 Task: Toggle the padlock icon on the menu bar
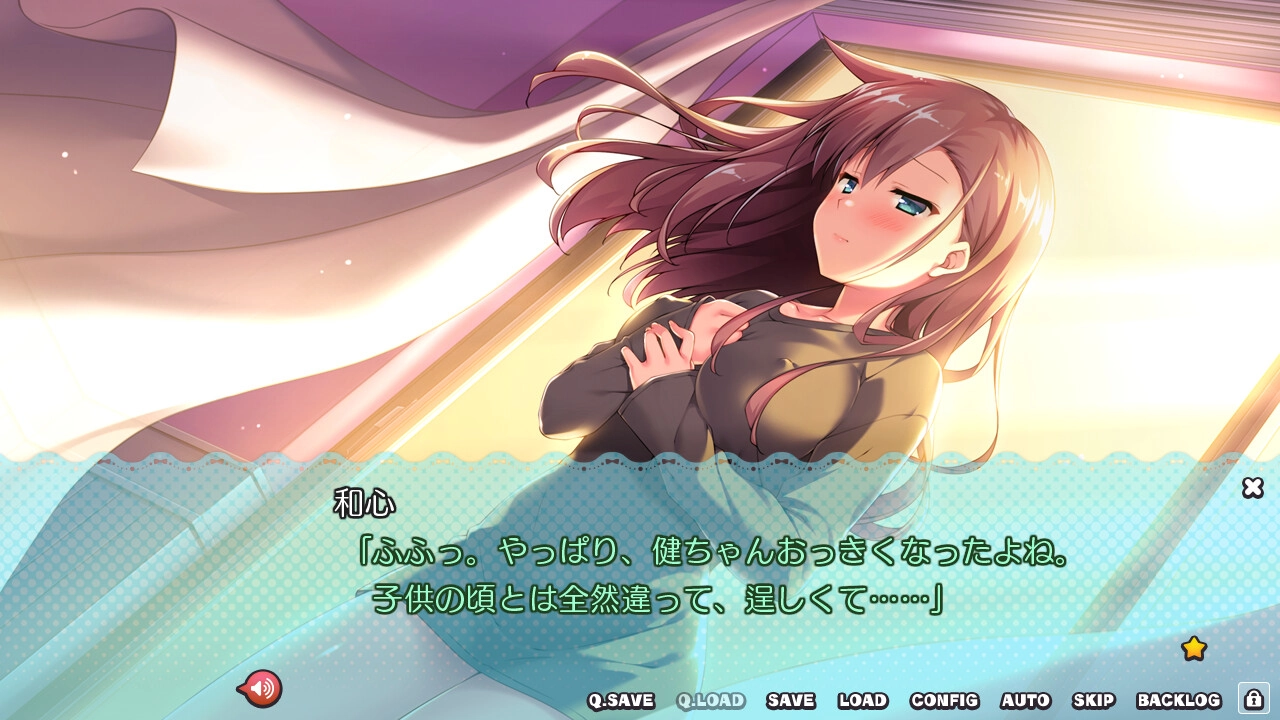1253,698
